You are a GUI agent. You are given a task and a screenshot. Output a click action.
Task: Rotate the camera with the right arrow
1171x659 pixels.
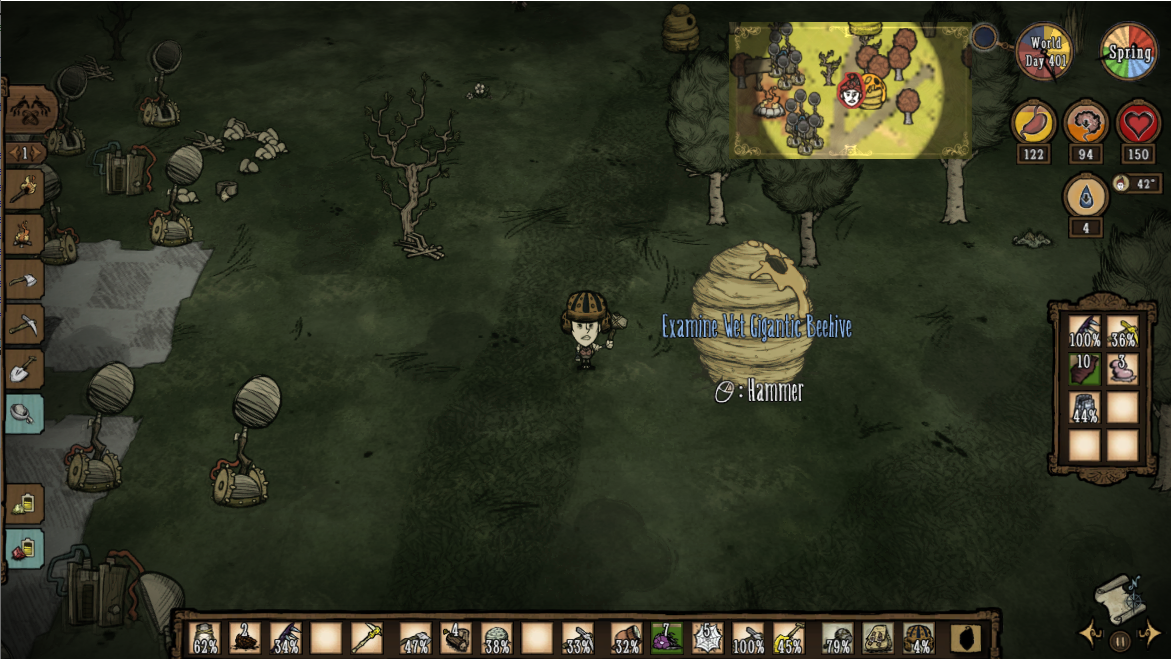click(x=1152, y=633)
